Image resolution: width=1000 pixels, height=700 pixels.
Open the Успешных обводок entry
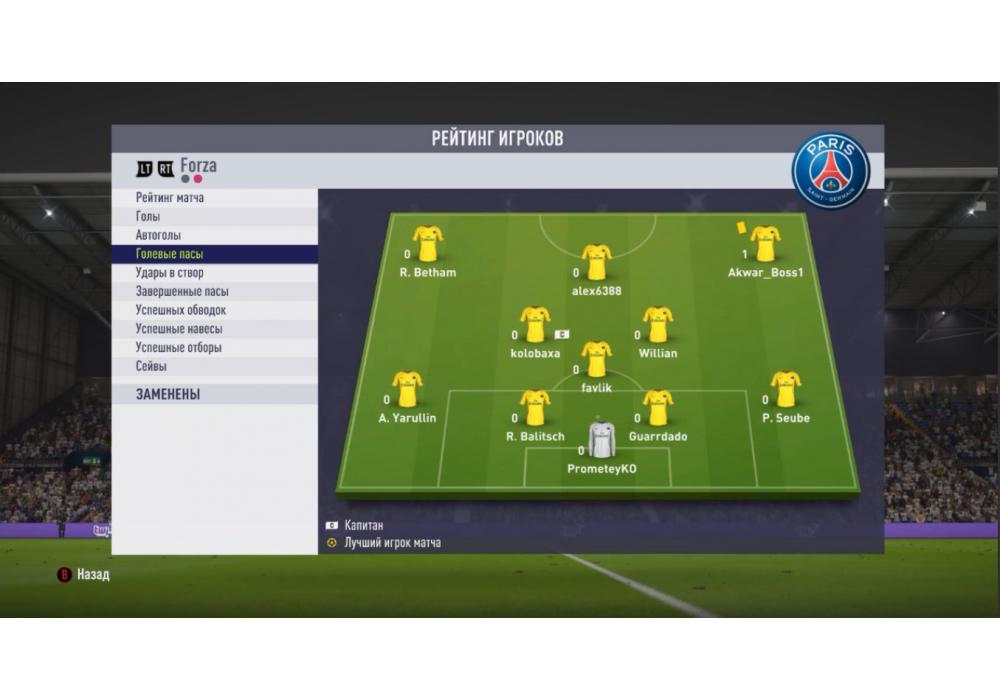[181, 310]
